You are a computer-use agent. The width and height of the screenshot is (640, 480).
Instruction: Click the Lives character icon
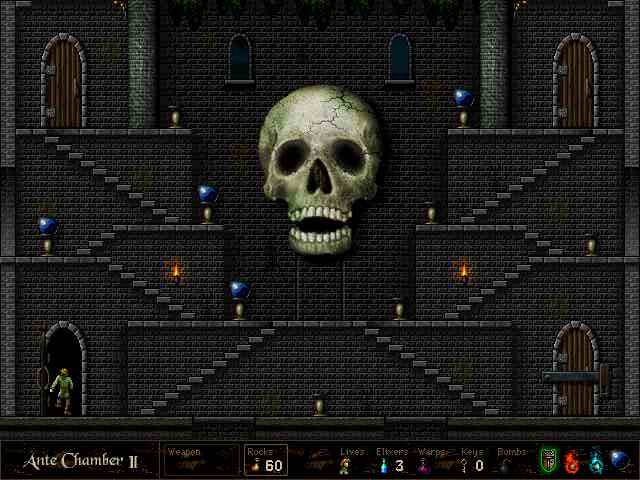[346, 465]
